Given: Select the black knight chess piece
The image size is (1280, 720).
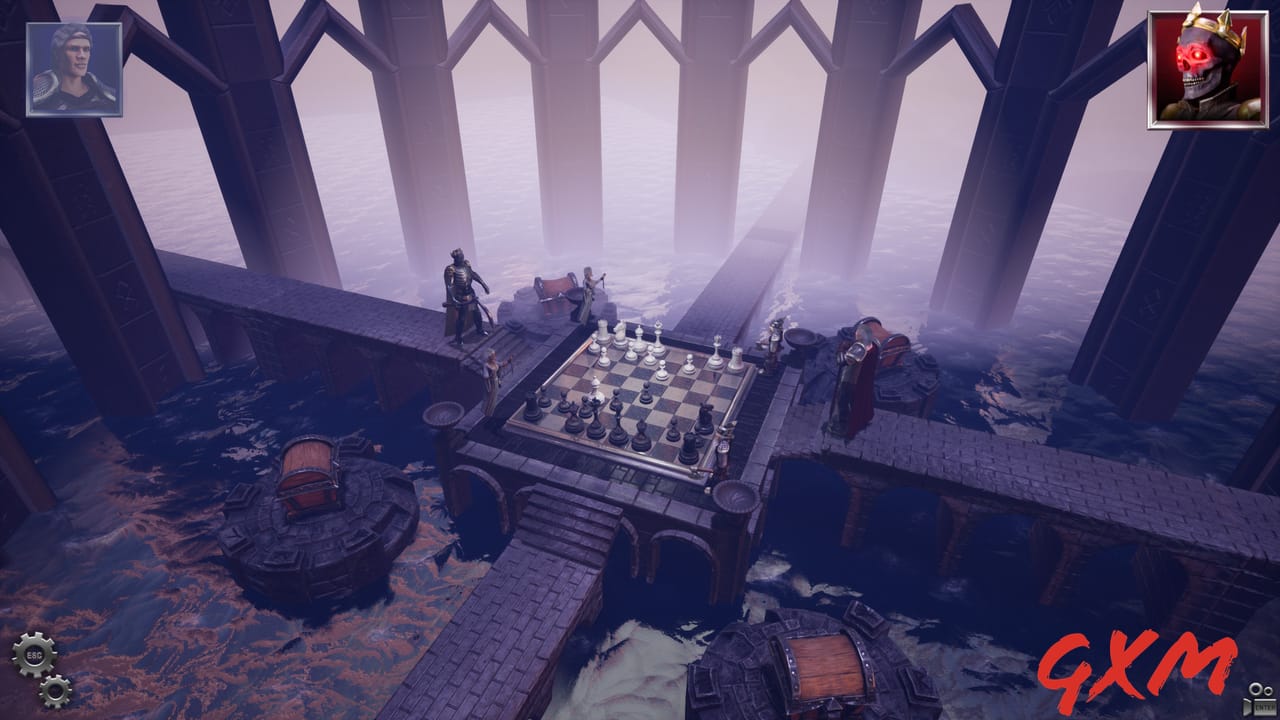Looking at the screenshot, I should pyautogui.click(x=704, y=414).
